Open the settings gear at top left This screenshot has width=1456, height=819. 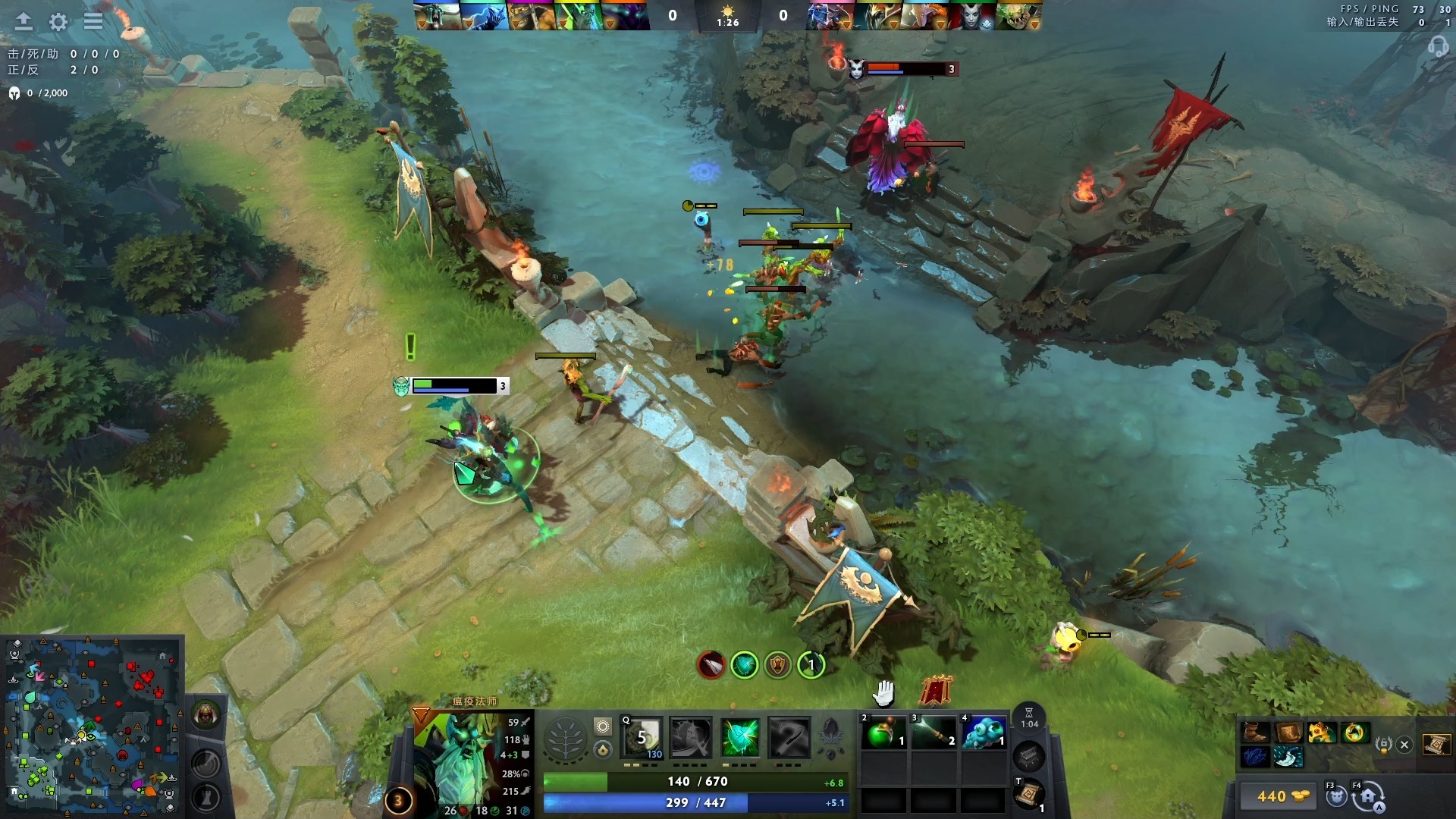pos(57,22)
